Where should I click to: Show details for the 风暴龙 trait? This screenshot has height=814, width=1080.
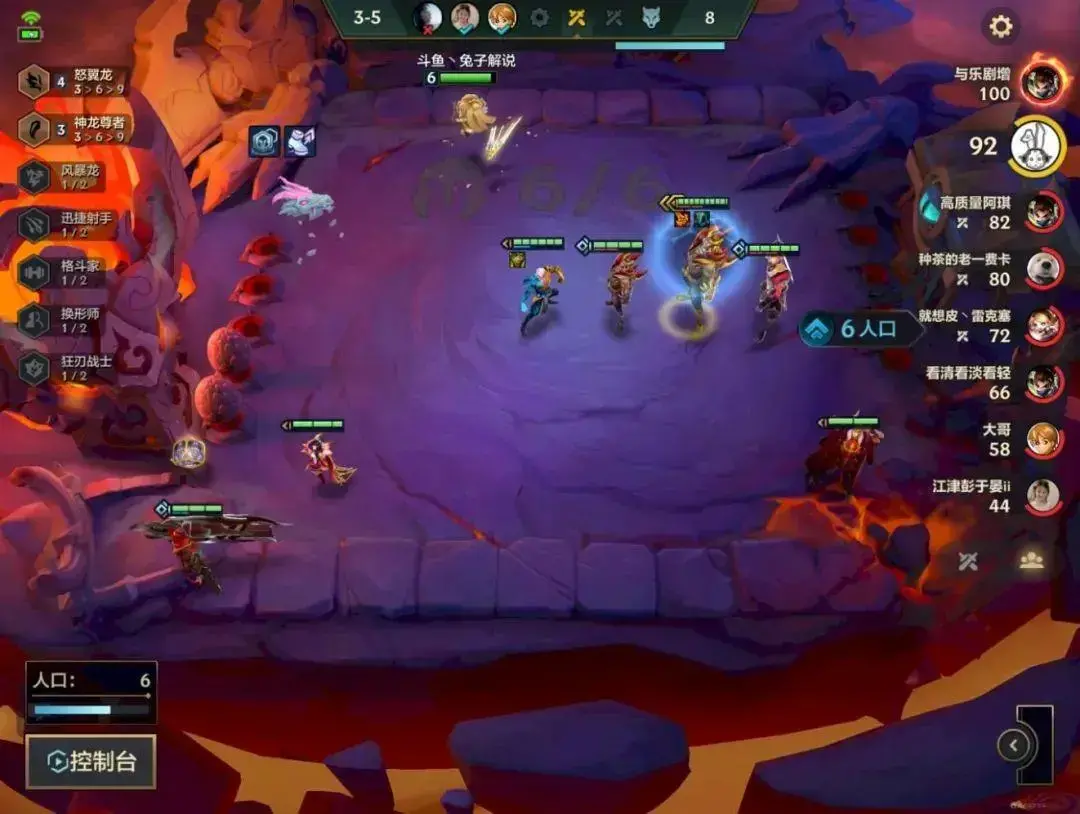72,177
